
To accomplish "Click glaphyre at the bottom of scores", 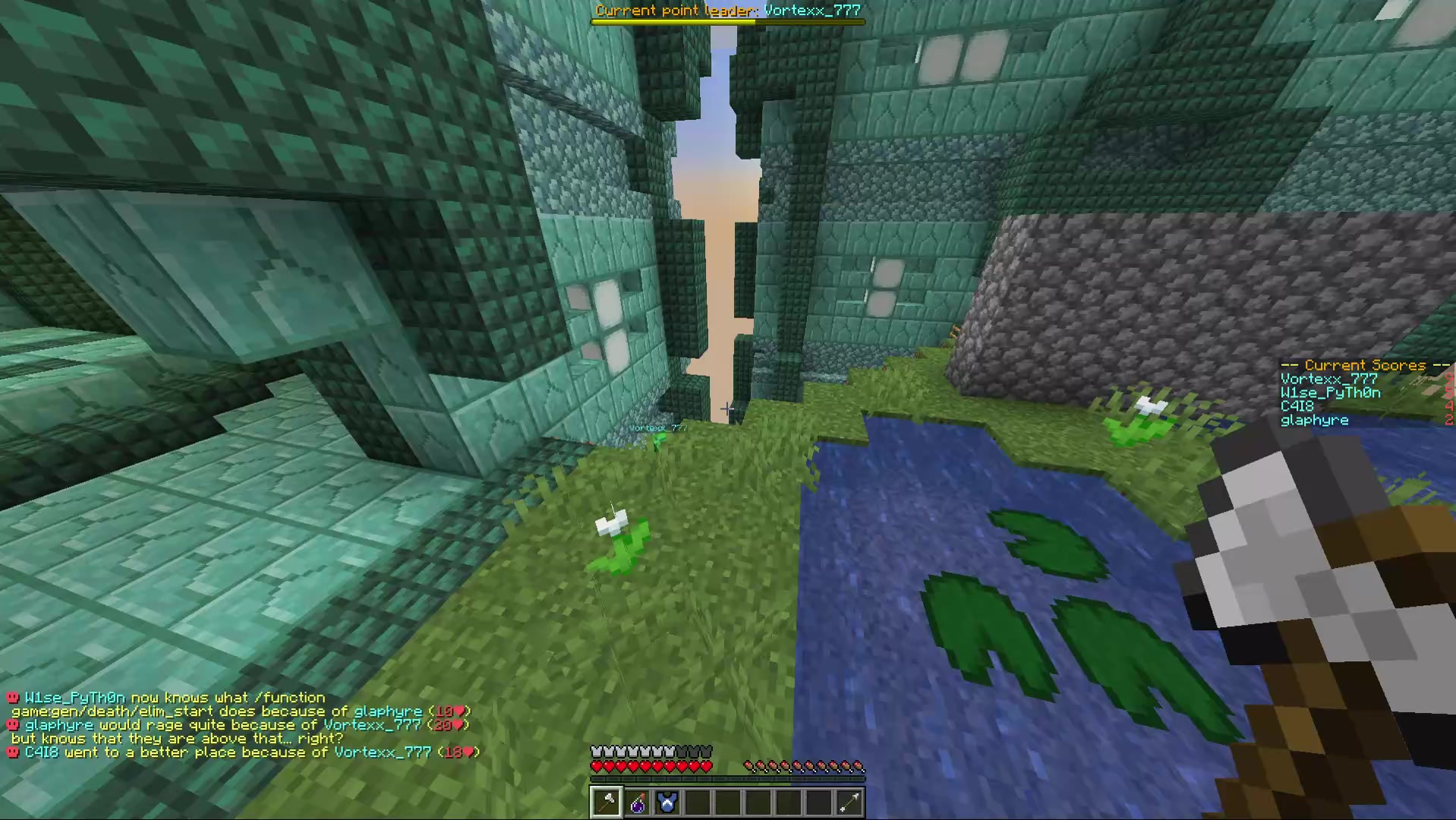I will tap(1316, 420).
